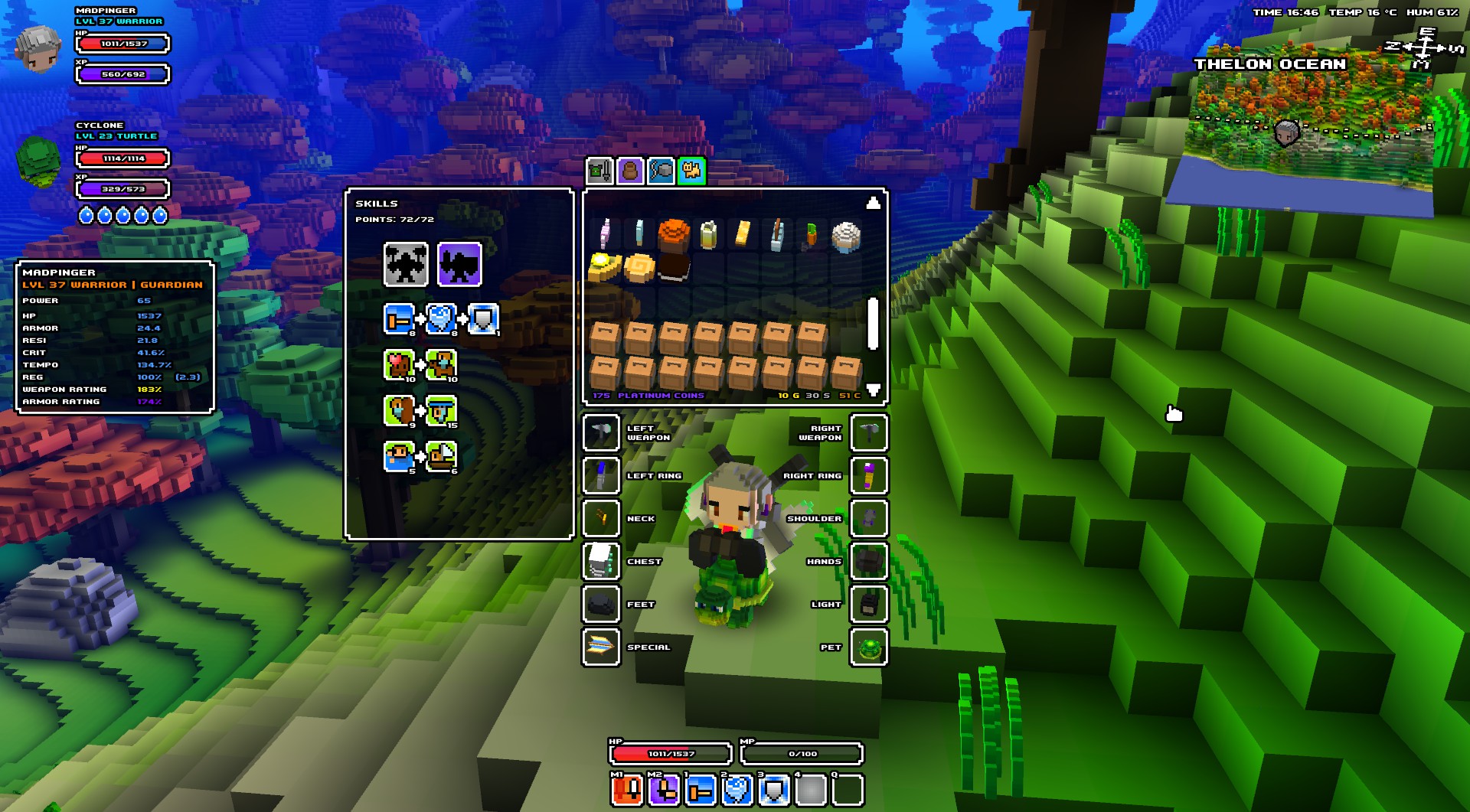The width and height of the screenshot is (1470, 812).
Task: Select the orange cat pets tab
Action: point(692,171)
